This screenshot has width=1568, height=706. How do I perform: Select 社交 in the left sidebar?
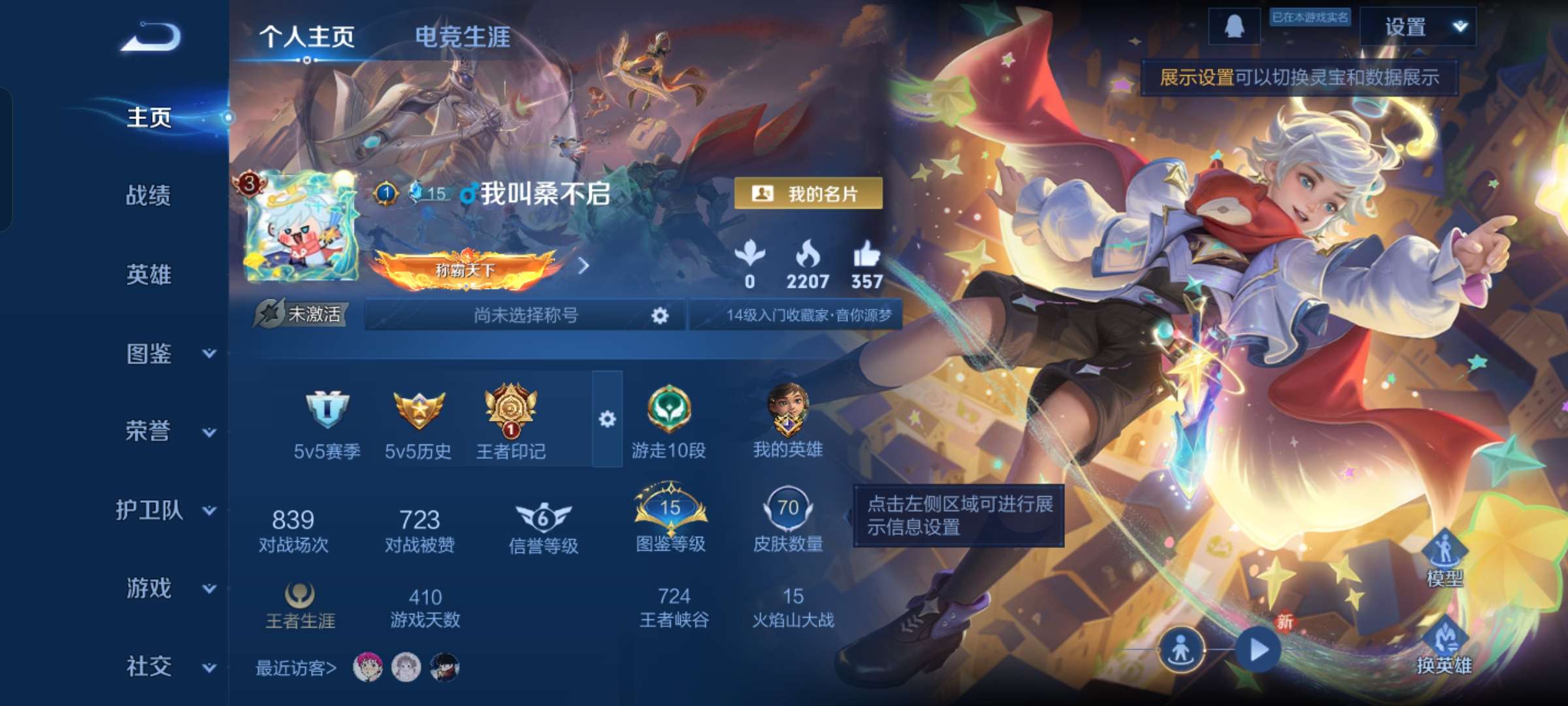click(147, 667)
